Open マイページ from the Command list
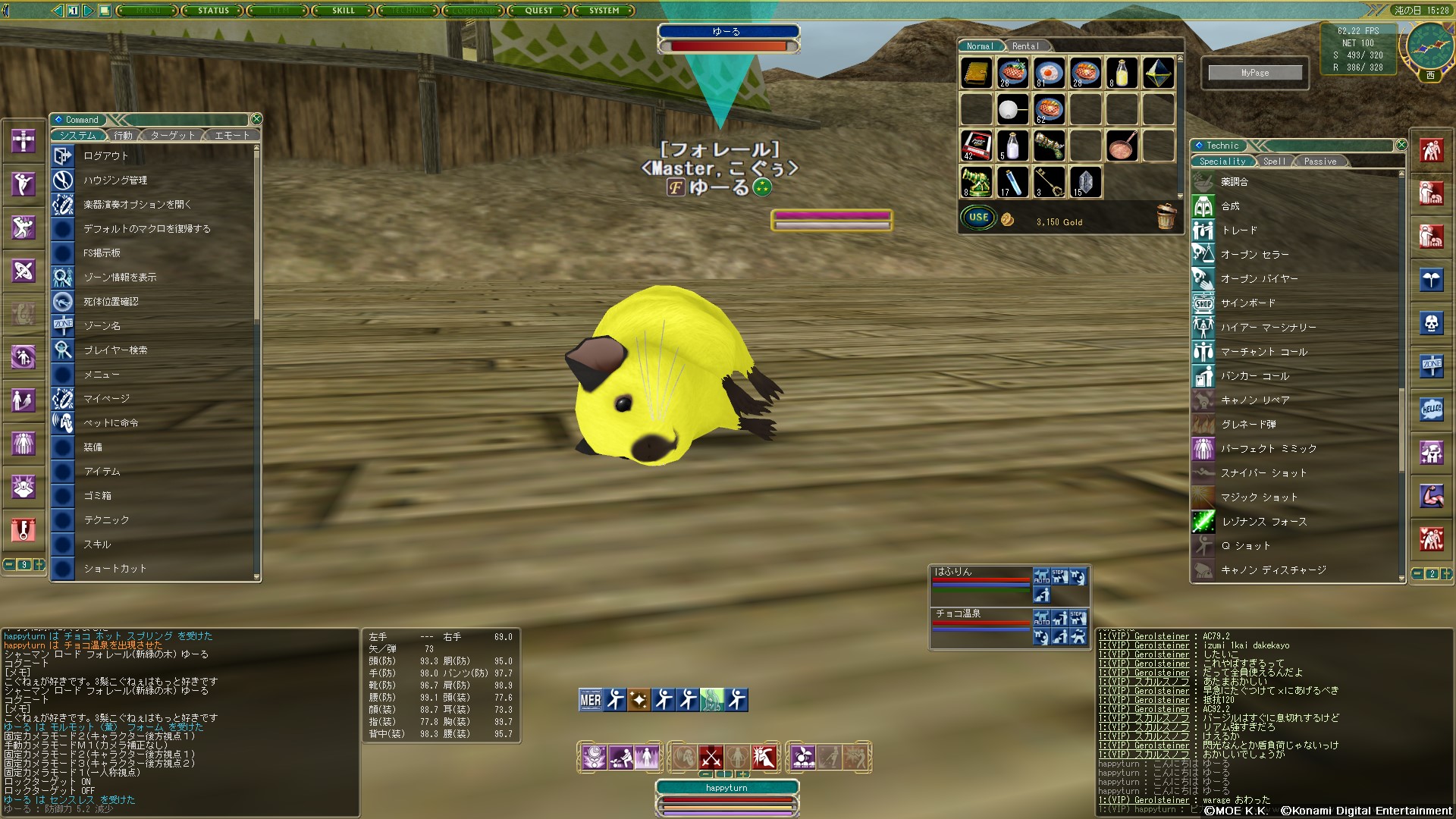The height and width of the screenshot is (819, 1456). coord(106,399)
